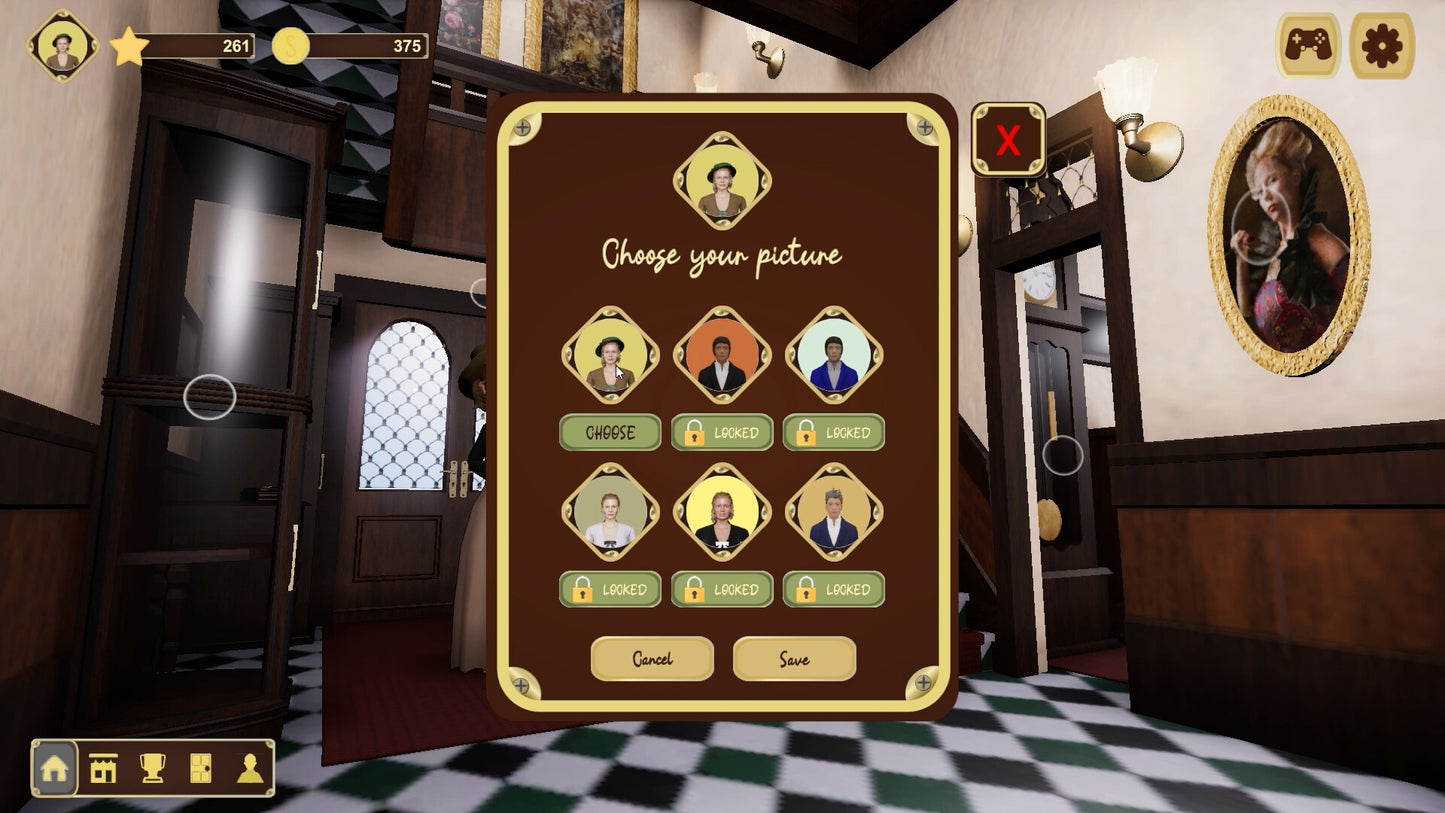Go to the home tab

tap(55, 768)
